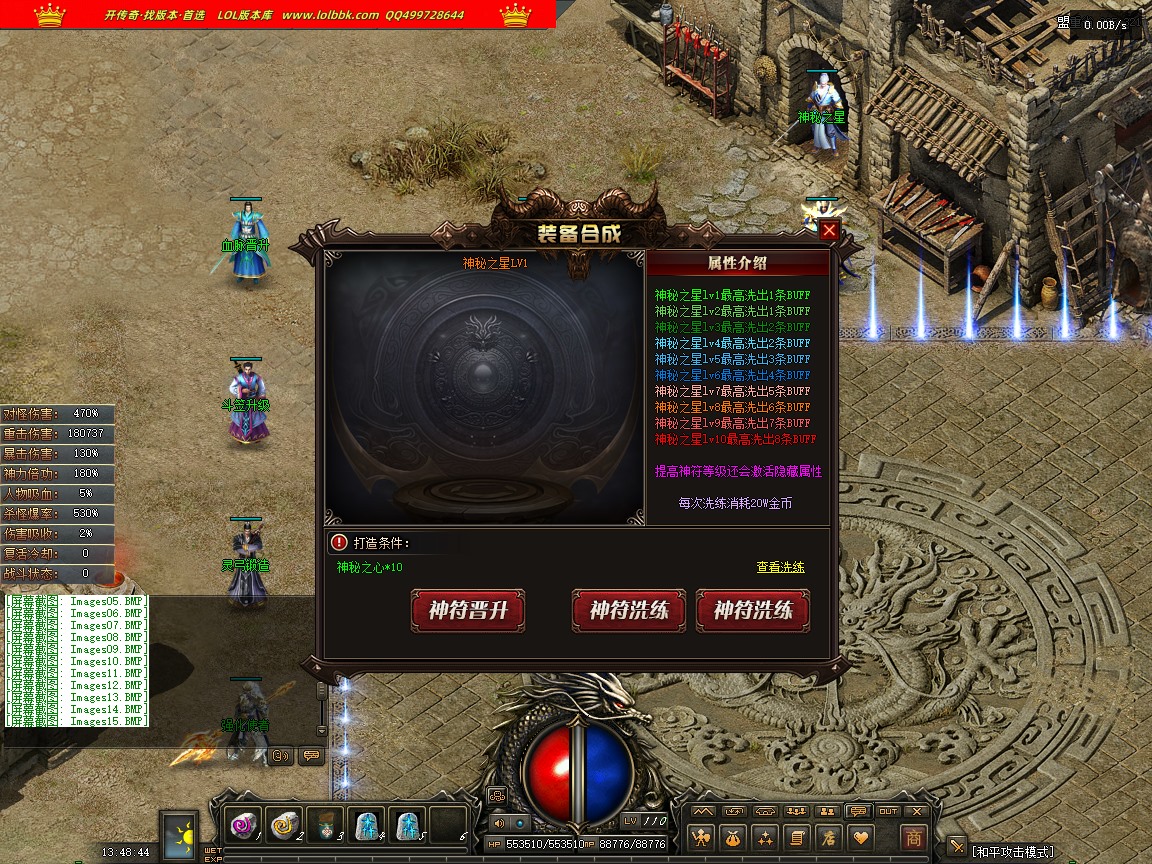Open the 查看洗练 link
Image resolution: width=1152 pixels, height=864 pixels.
tap(780, 567)
